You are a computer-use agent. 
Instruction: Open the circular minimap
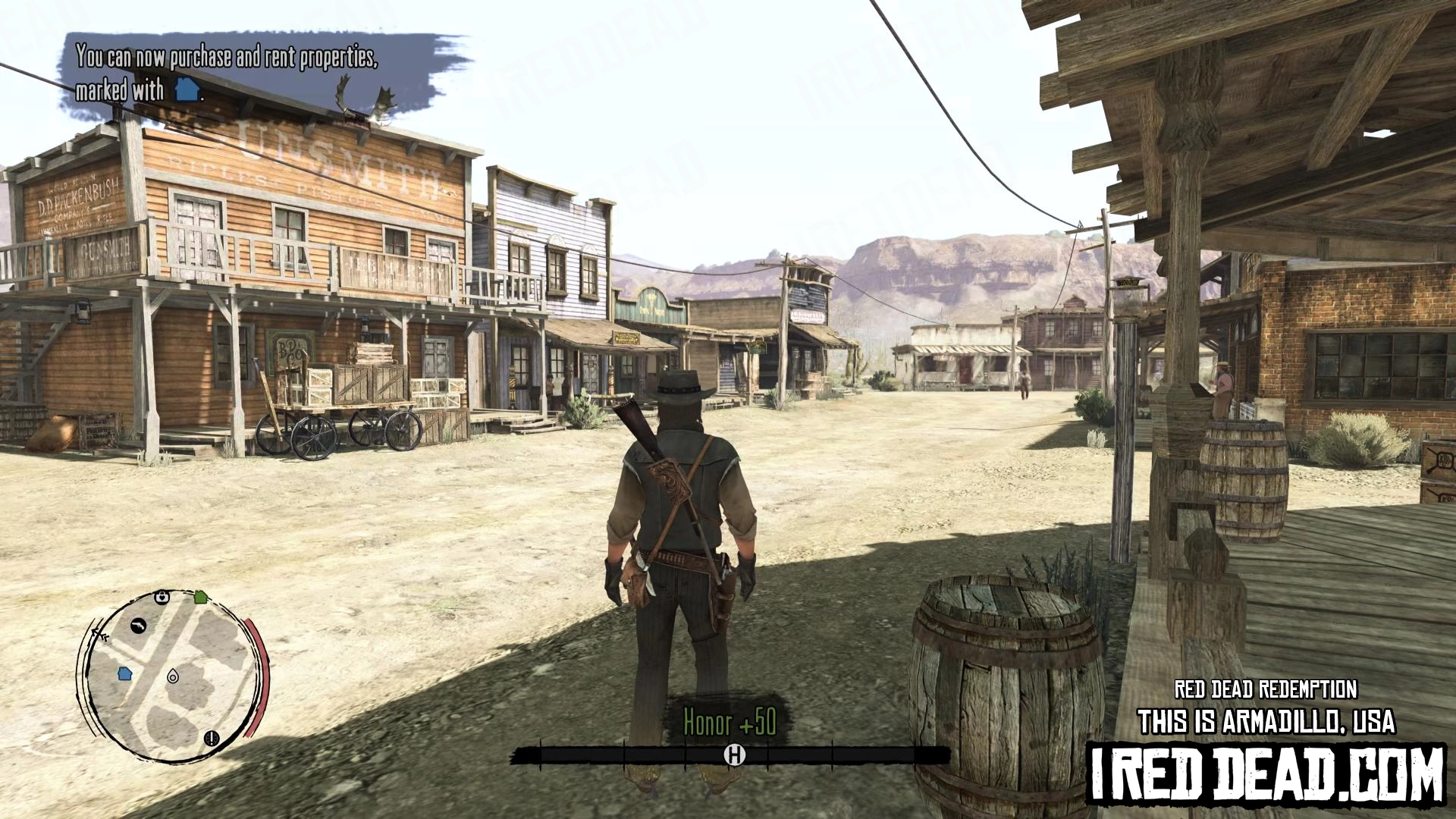tap(171, 676)
